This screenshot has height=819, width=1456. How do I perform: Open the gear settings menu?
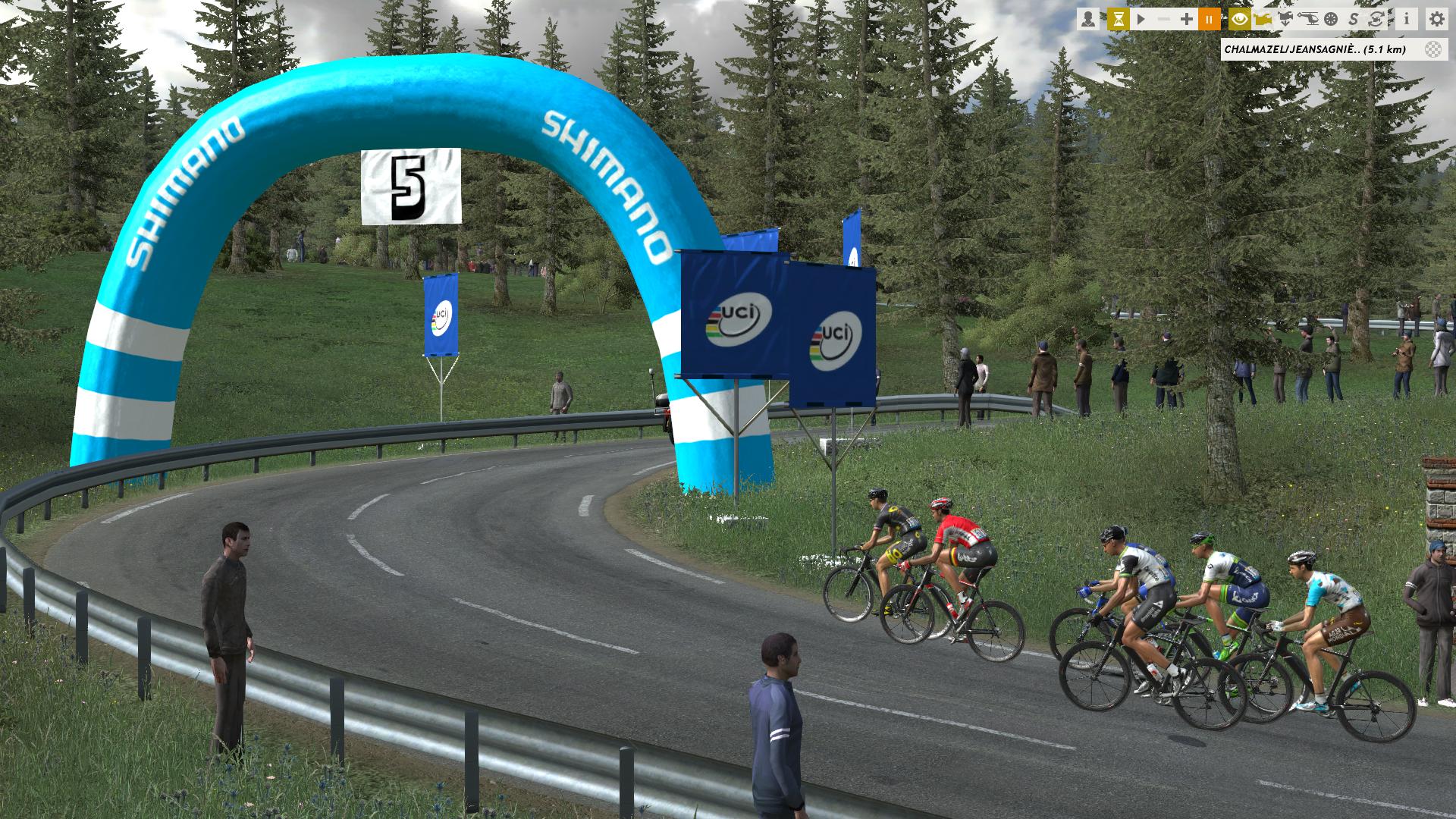1436,19
